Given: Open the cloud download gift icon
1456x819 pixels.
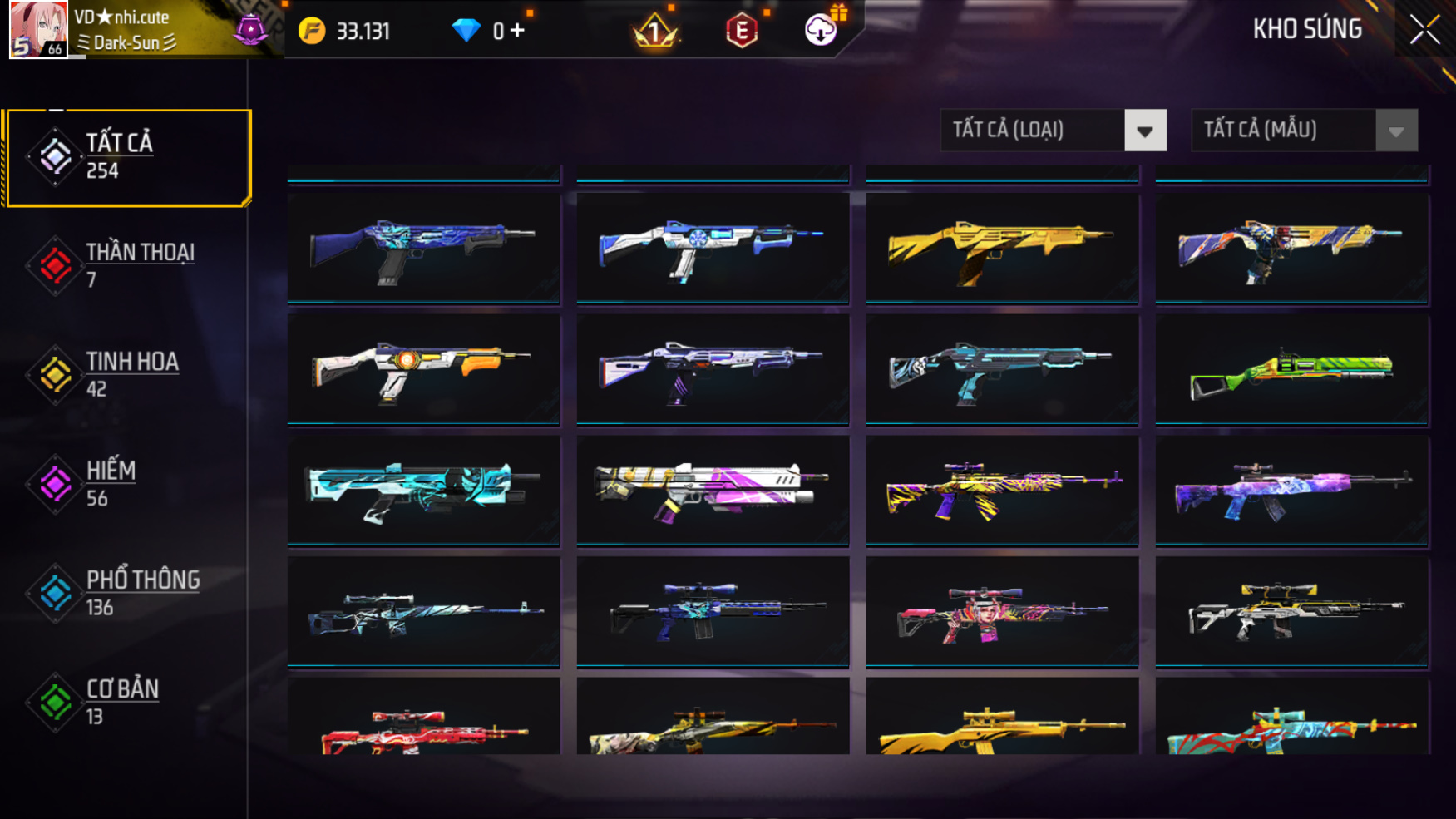Looking at the screenshot, I should (x=821, y=31).
